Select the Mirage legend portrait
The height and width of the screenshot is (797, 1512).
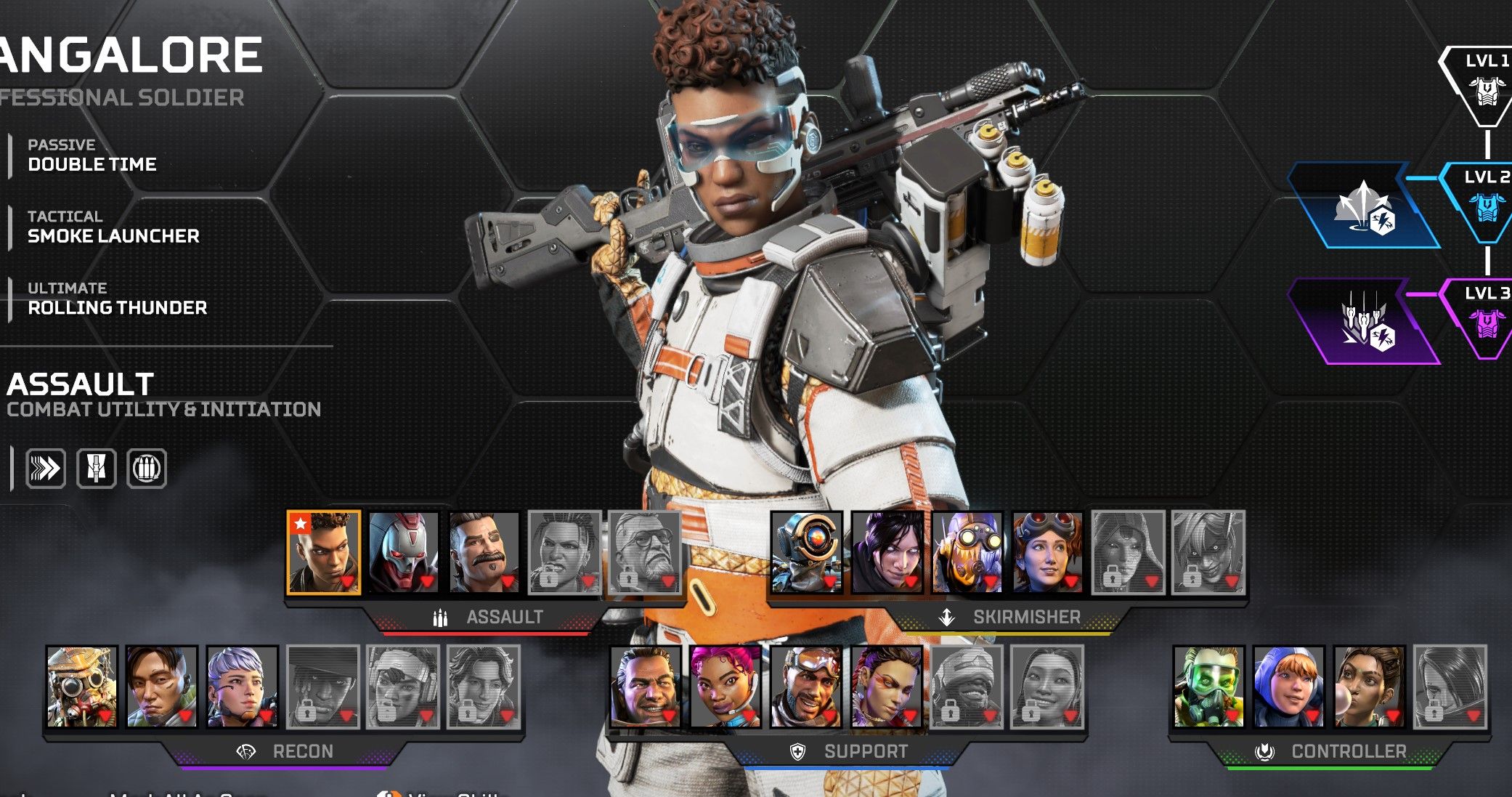(806, 687)
